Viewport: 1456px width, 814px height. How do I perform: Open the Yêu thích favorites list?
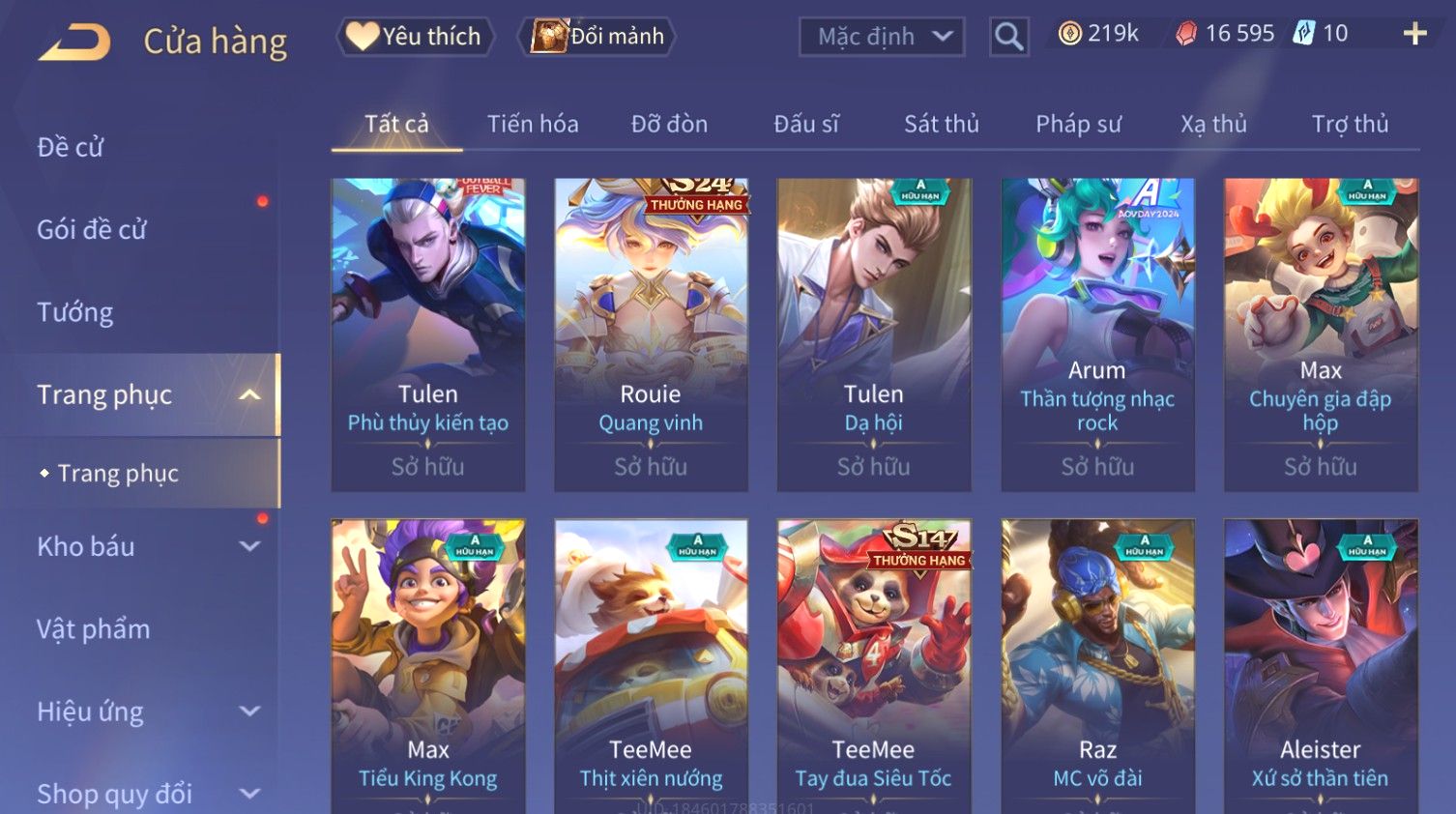pos(416,37)
